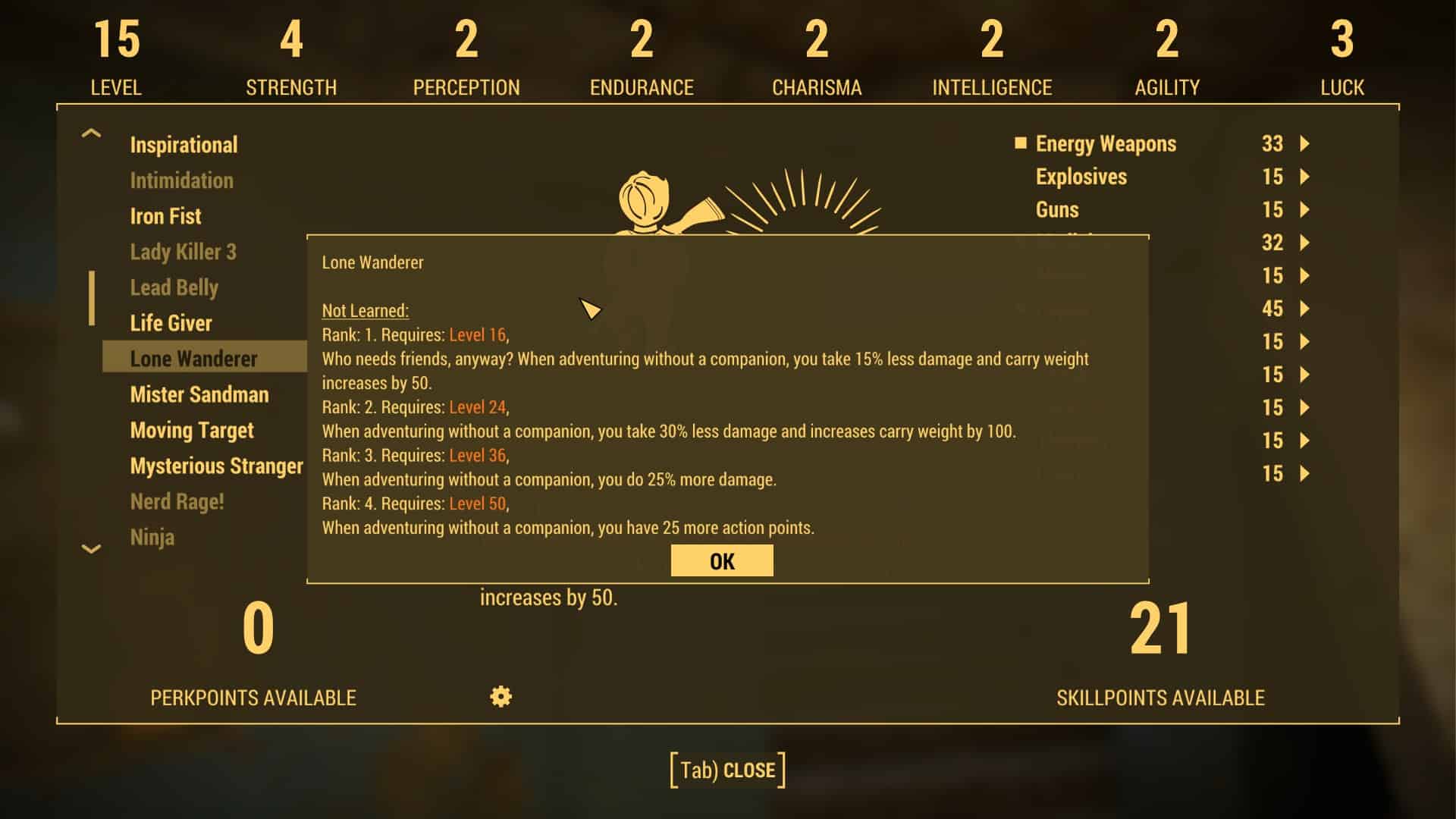Select the Nerd Rage! perk

tap(177, 501)
